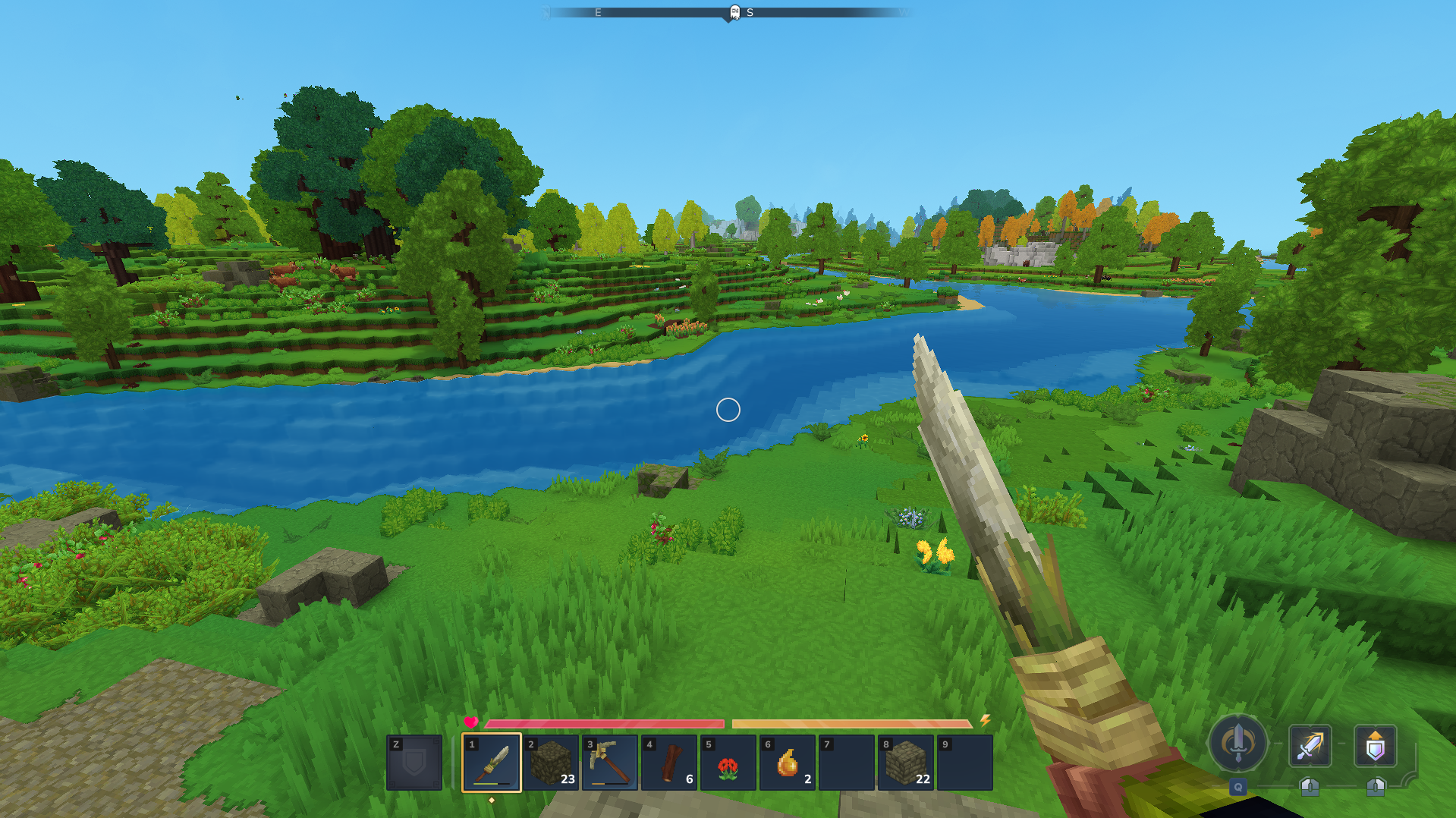Select empty hotbar slot 9
Image resolution: width=1456 pixels, height=818 pixels.
pyautogui.click(x=965, y=763)
